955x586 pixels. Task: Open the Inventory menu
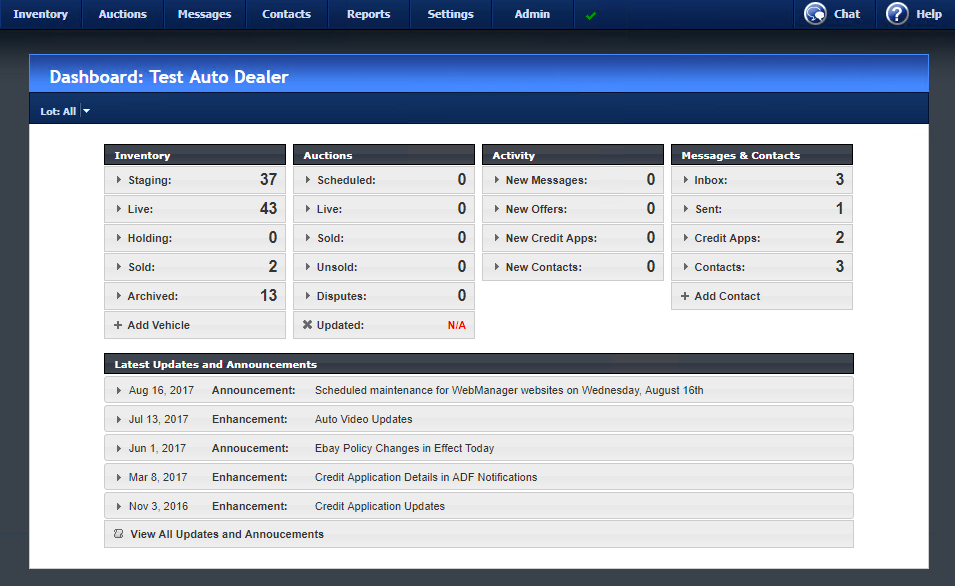coord(40,14)
